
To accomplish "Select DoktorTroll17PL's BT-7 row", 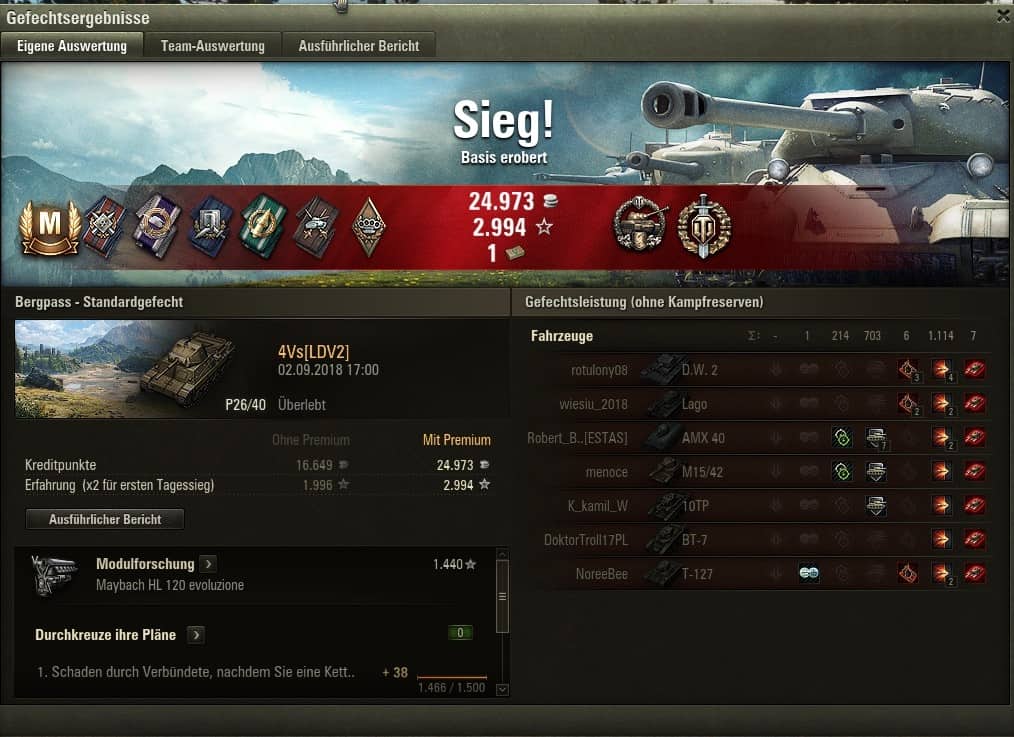I will (760, 540).
